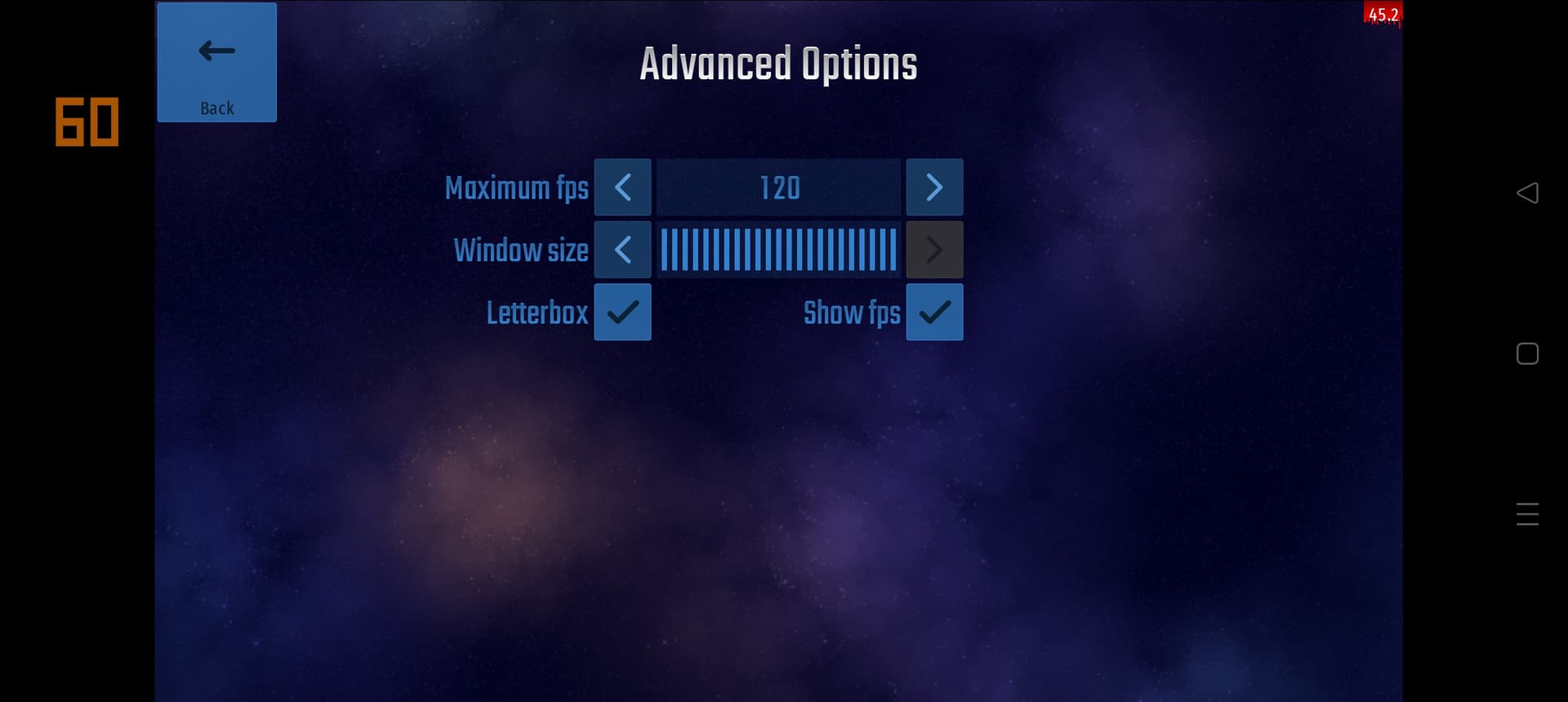Tap the Android back navigation triangle
The width and height of the screenshot is (1568, 702).
pyautogui.click(x=1527, y=193)
